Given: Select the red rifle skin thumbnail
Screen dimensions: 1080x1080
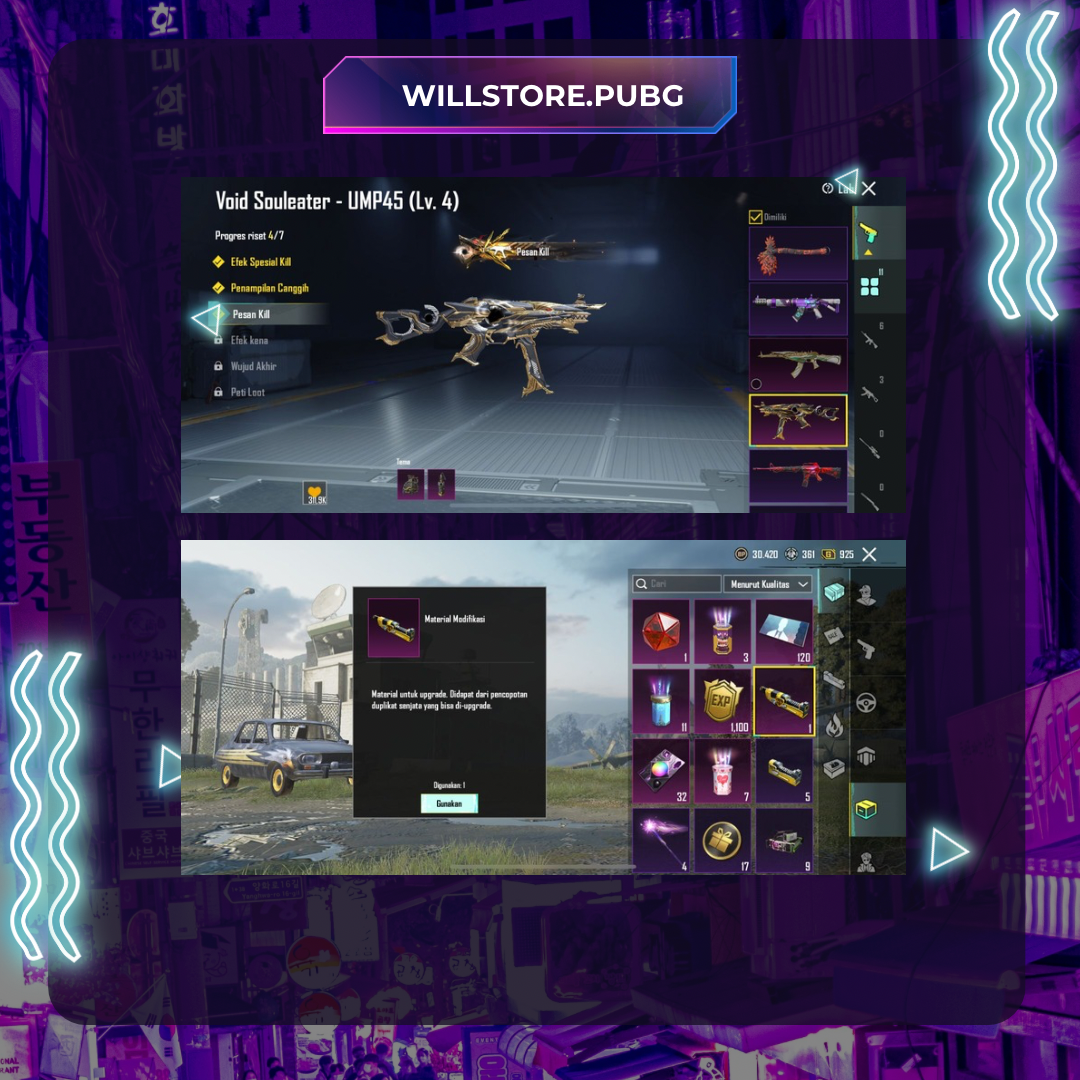Looking at the screenshot, I should click(797, 475).
